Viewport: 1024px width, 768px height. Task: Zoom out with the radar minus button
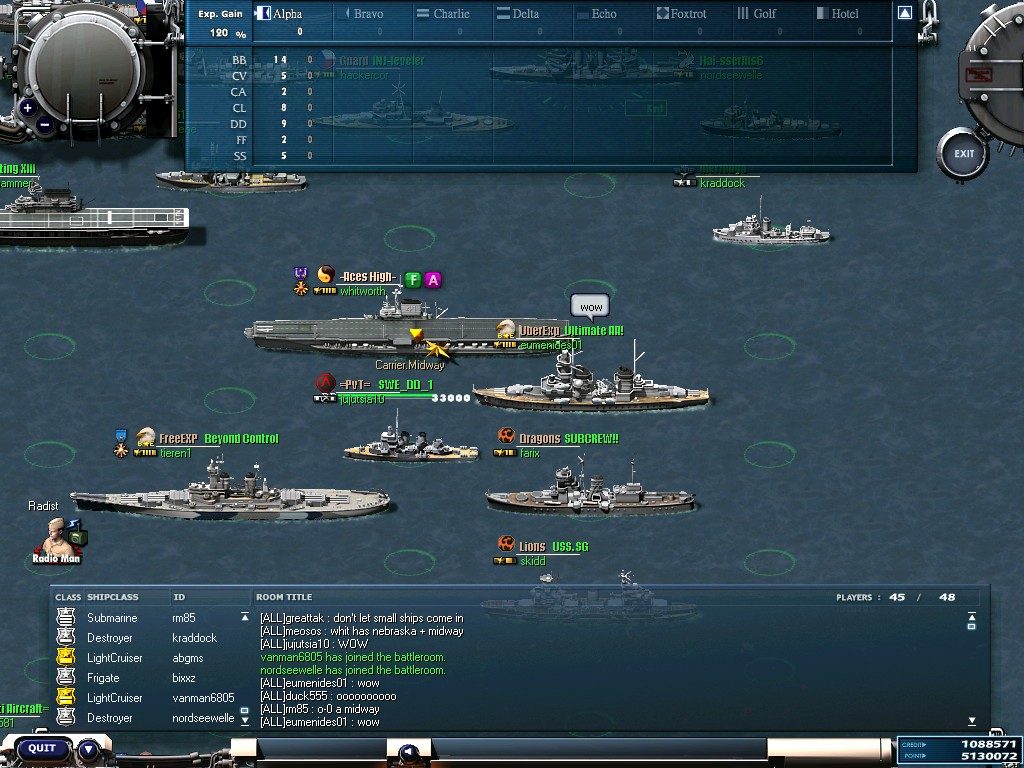[45, 126]
